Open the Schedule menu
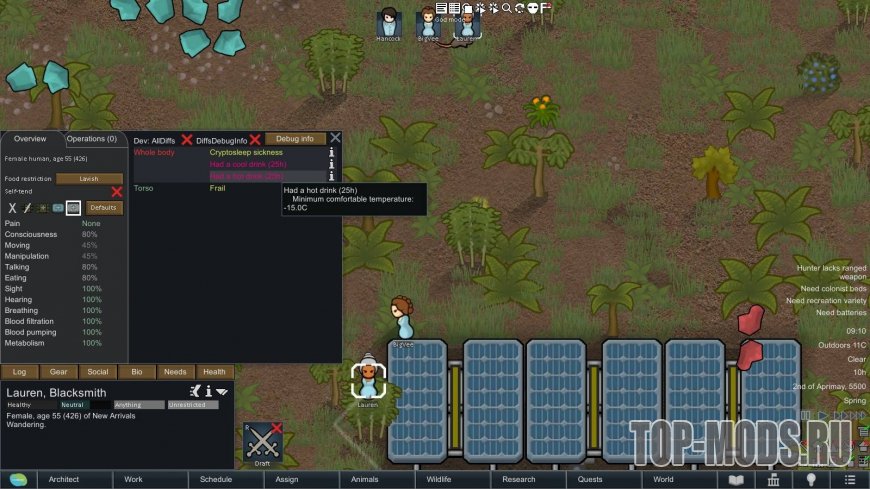This screenshot has height=489, width=870. click(215, 480)
